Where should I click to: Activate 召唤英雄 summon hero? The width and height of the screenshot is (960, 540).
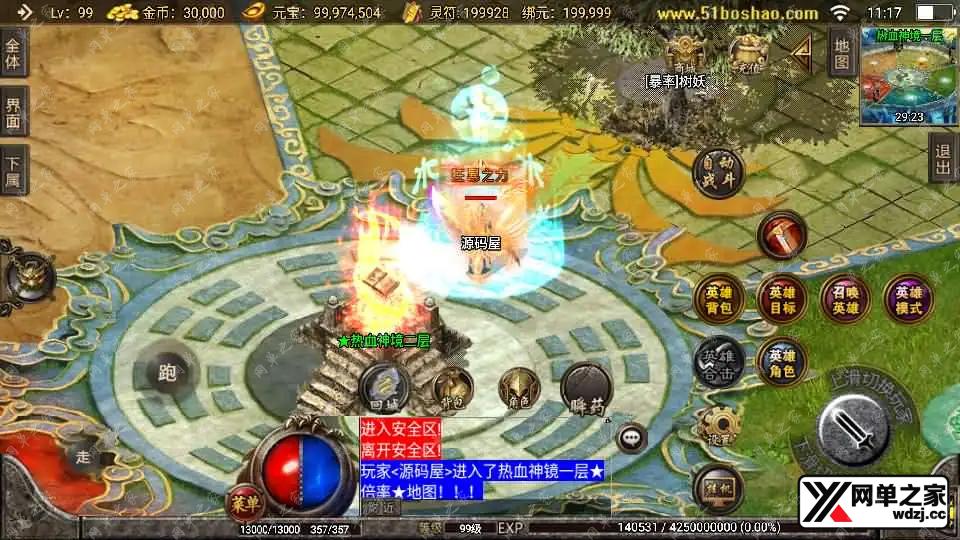point(845,300)
